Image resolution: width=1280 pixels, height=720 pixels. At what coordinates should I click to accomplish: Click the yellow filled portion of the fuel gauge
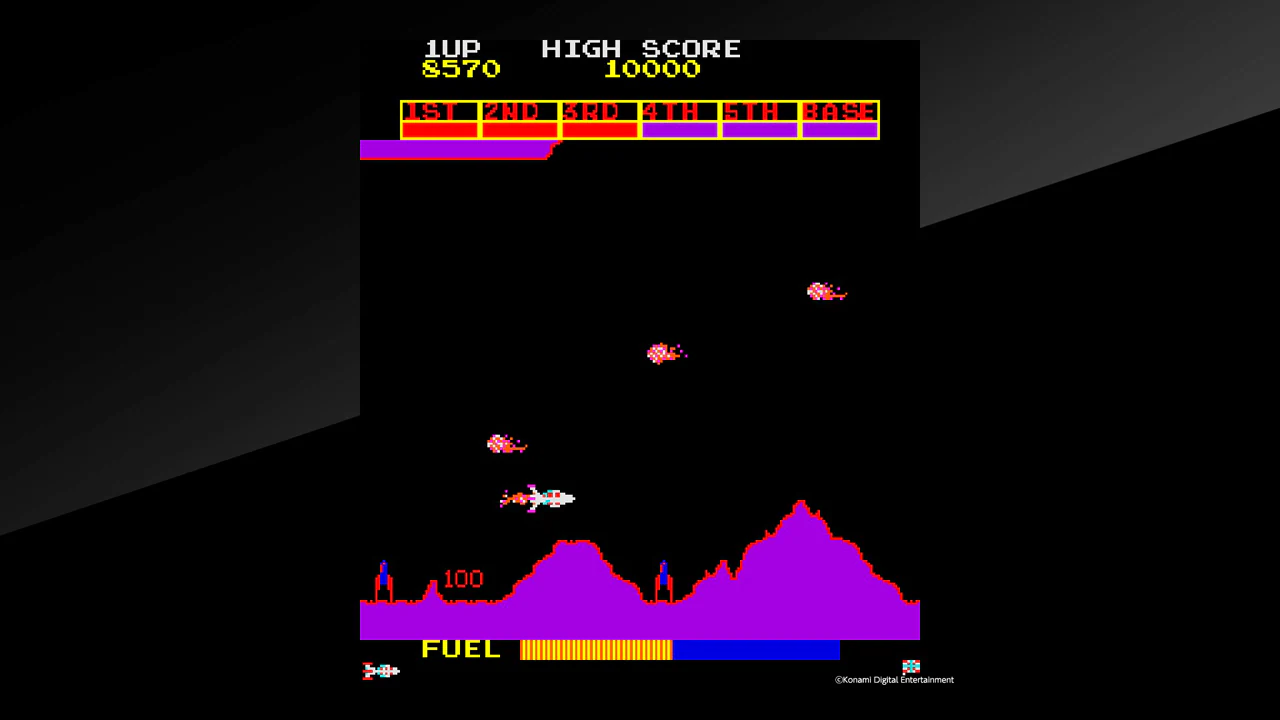click(x=595, y=650)
